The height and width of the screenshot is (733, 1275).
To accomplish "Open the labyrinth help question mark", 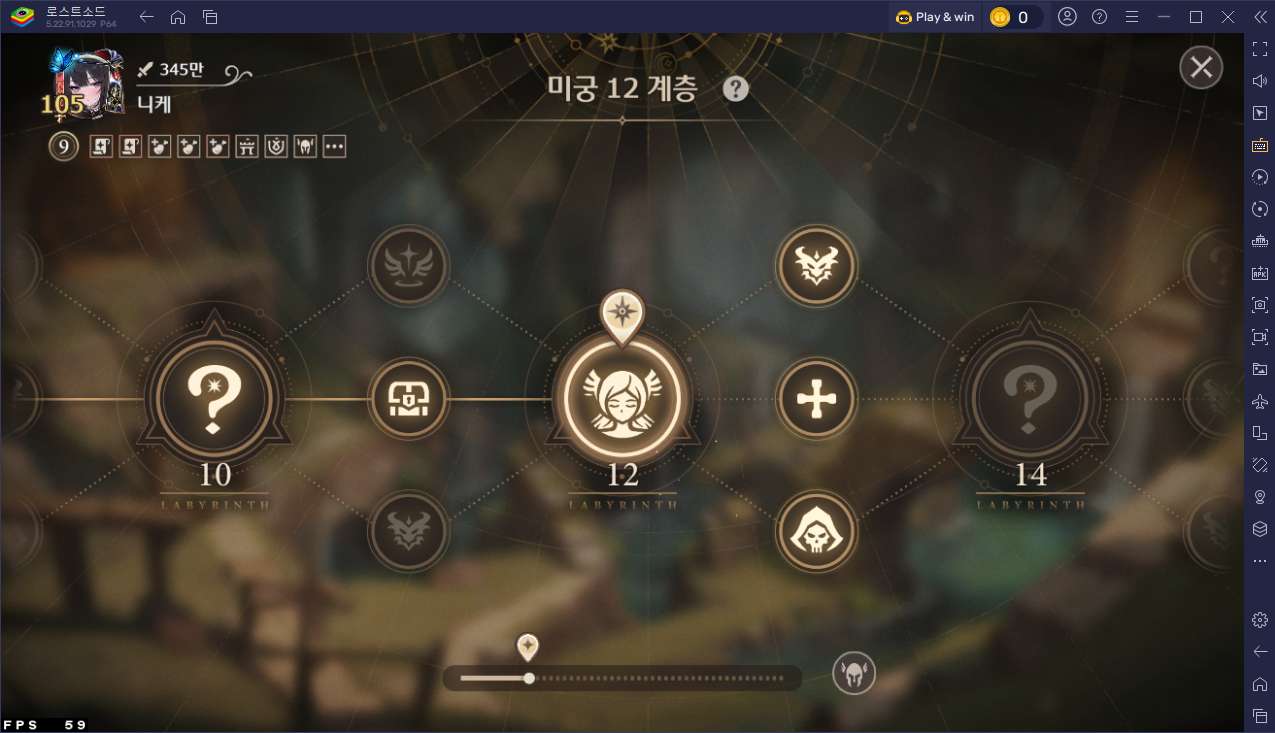I will (x=736, y=89).
